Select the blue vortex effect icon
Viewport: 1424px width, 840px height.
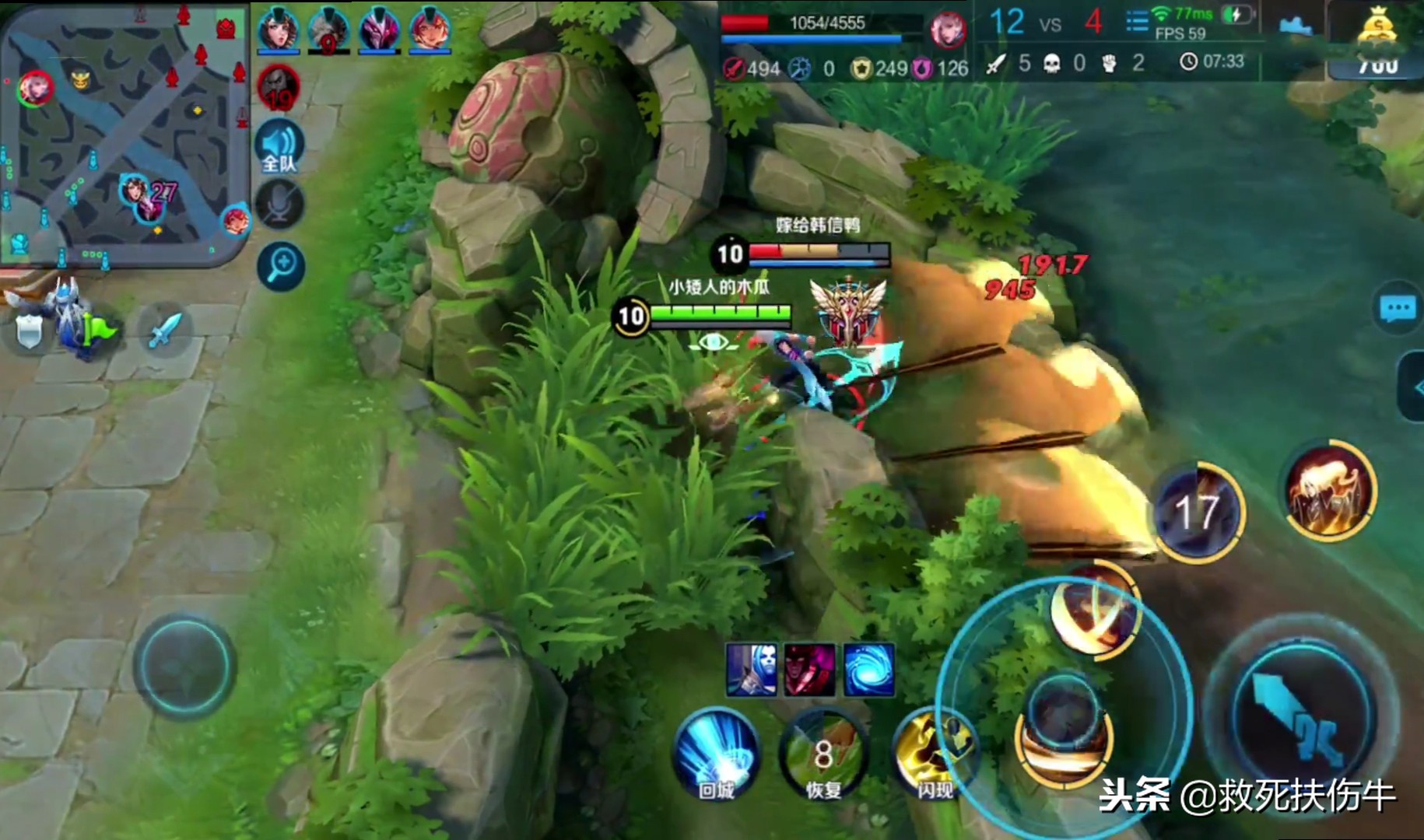(x=868, y=670)
